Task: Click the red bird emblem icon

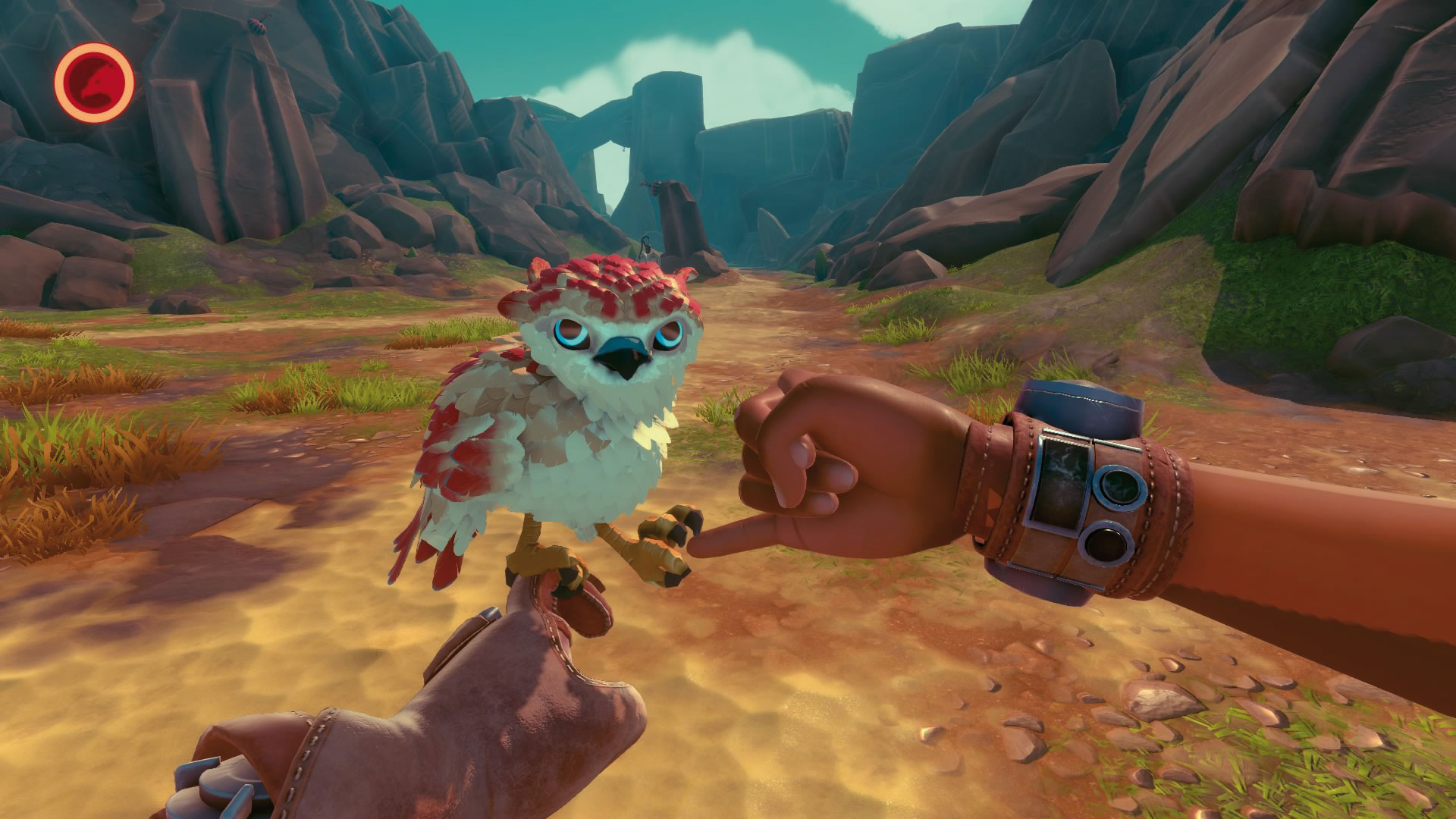Action: [x=95, y=81]
